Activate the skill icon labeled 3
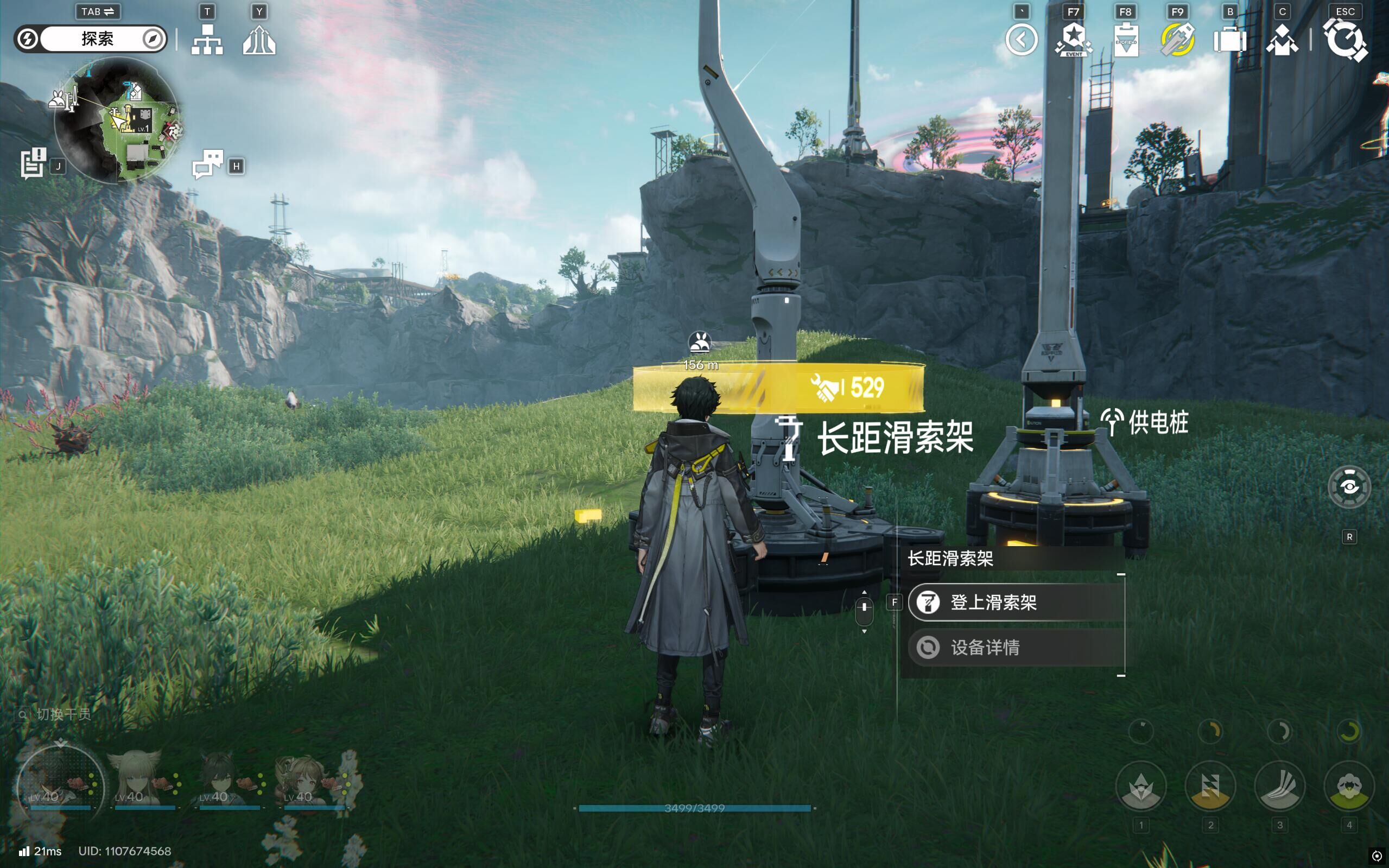 tap(1279, 787)
